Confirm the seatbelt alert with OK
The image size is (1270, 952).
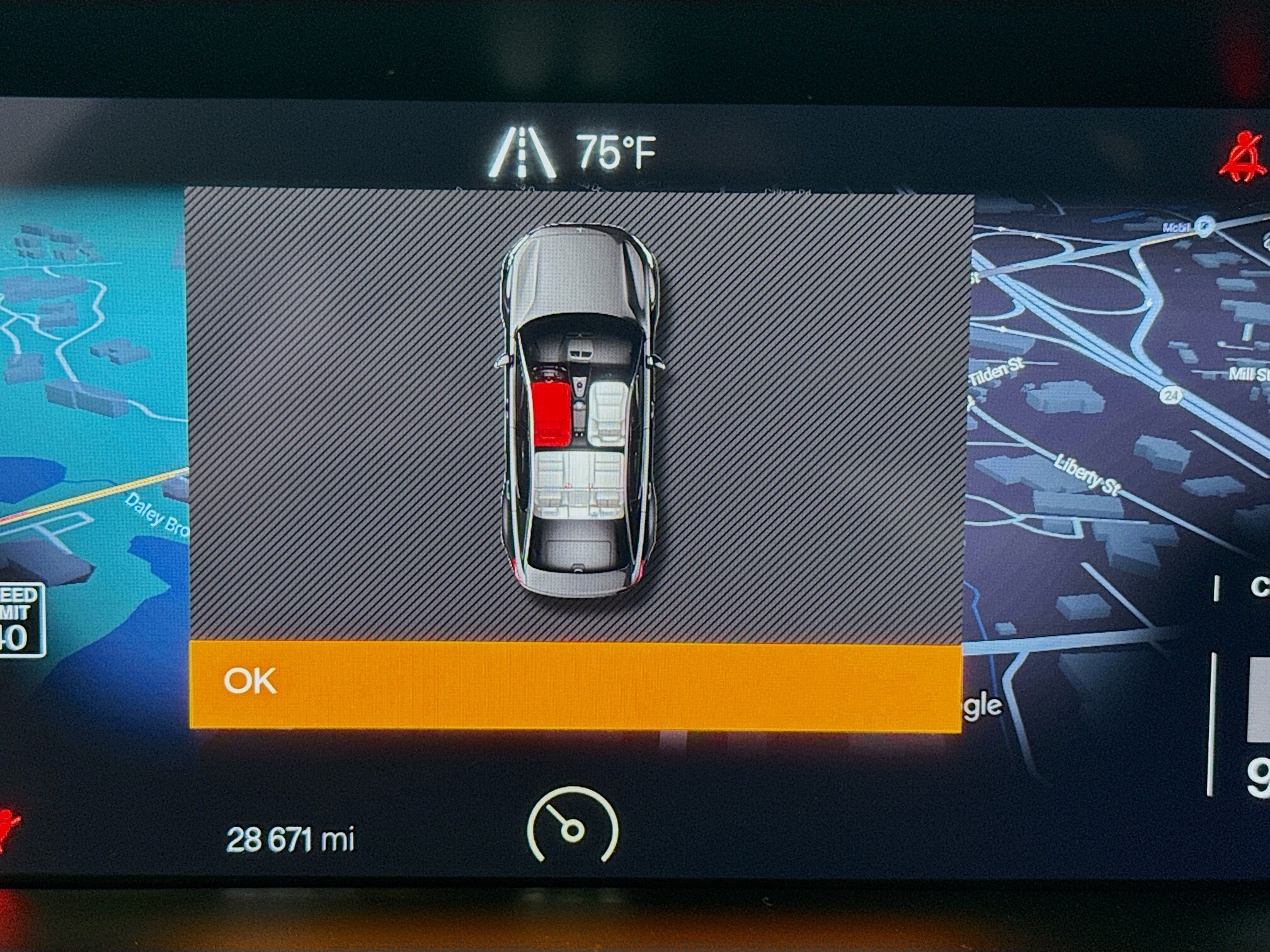tap(575, 684)
